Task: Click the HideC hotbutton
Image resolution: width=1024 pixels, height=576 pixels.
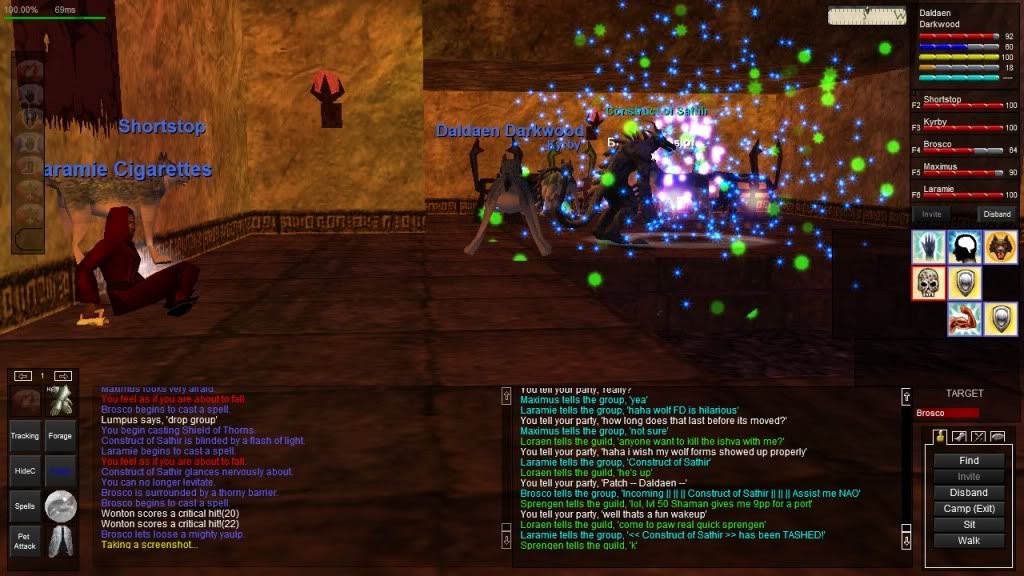Action: coord(25,471)
